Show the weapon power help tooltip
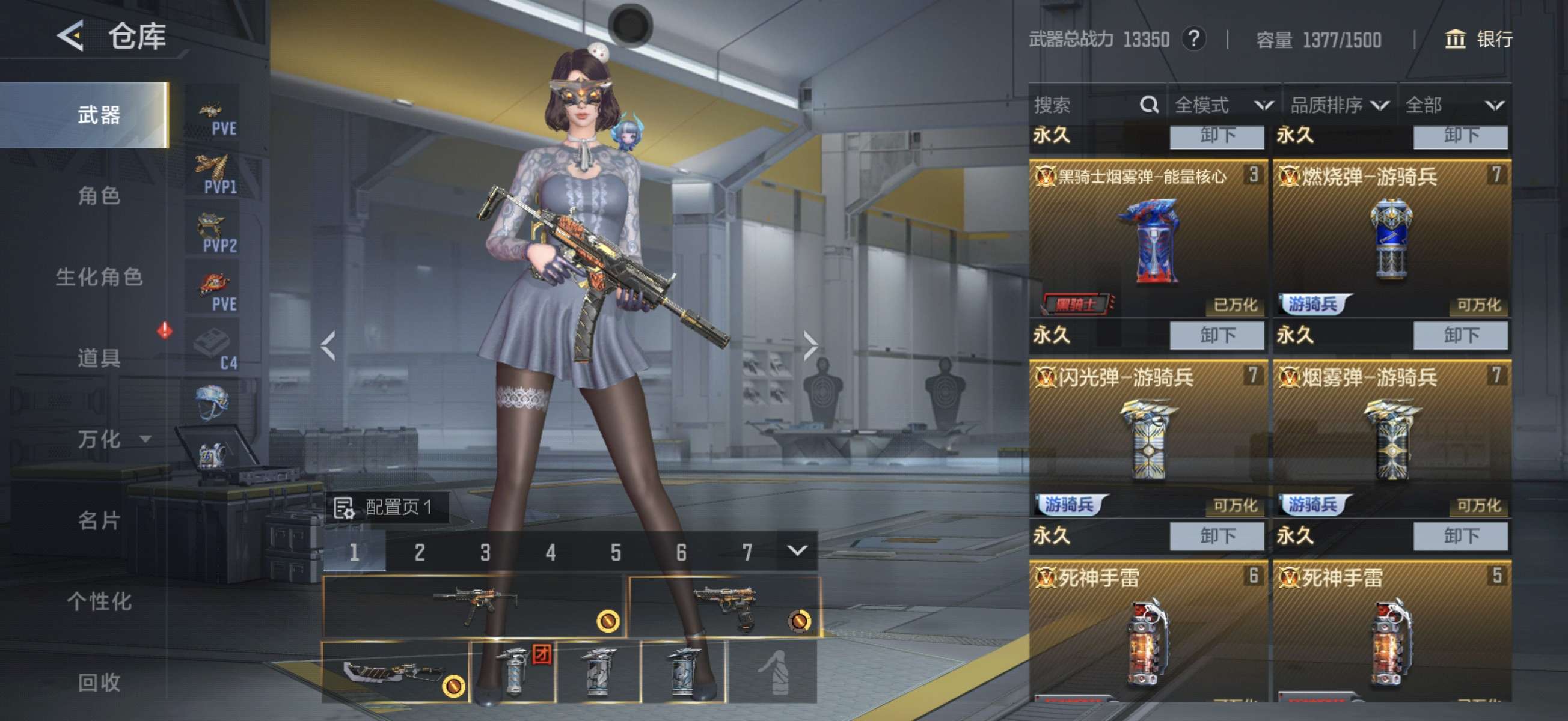 [1193, 40]
